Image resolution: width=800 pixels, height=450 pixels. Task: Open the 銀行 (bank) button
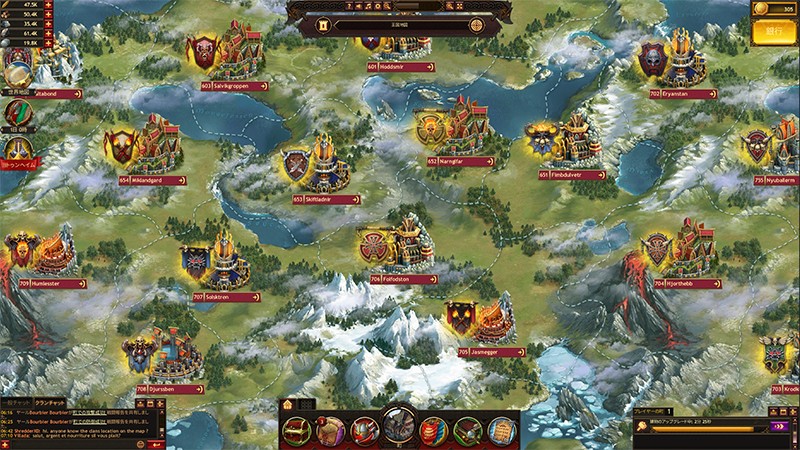coord(772,33)
